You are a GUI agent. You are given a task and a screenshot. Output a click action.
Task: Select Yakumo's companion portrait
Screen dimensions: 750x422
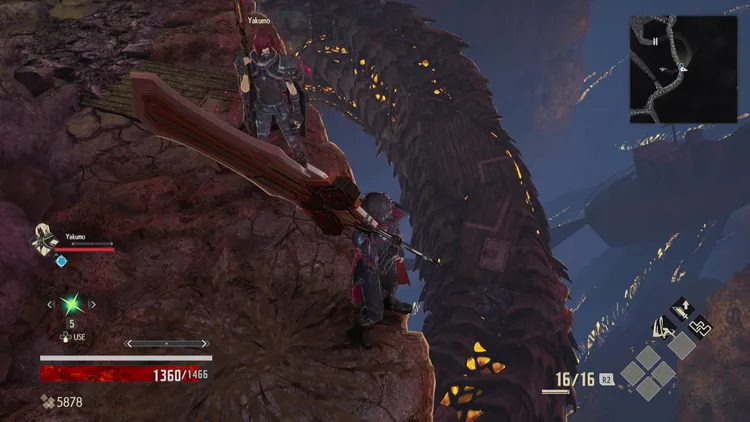tap(45, 239)
